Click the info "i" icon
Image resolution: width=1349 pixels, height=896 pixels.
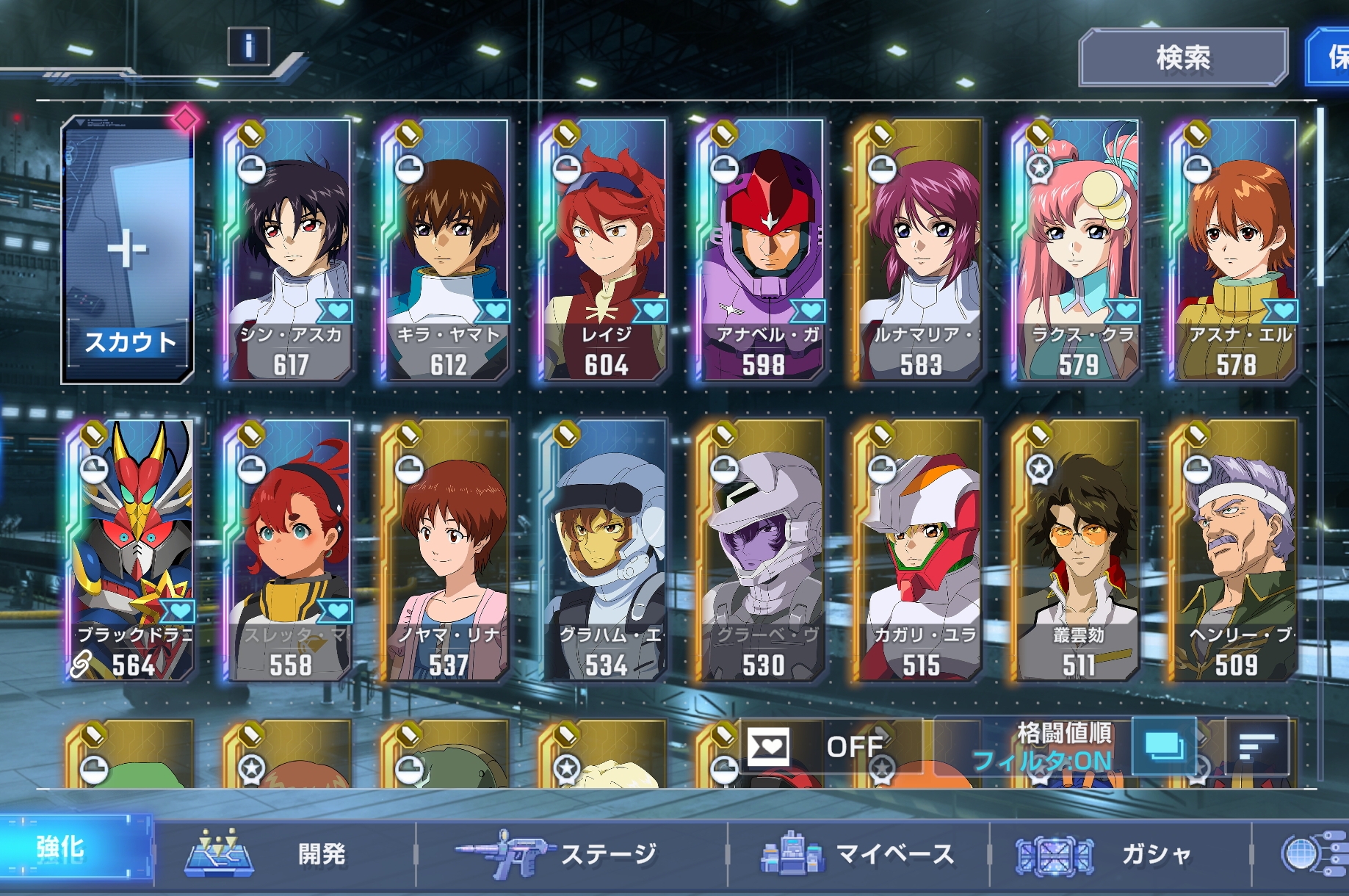click(248, 47)
